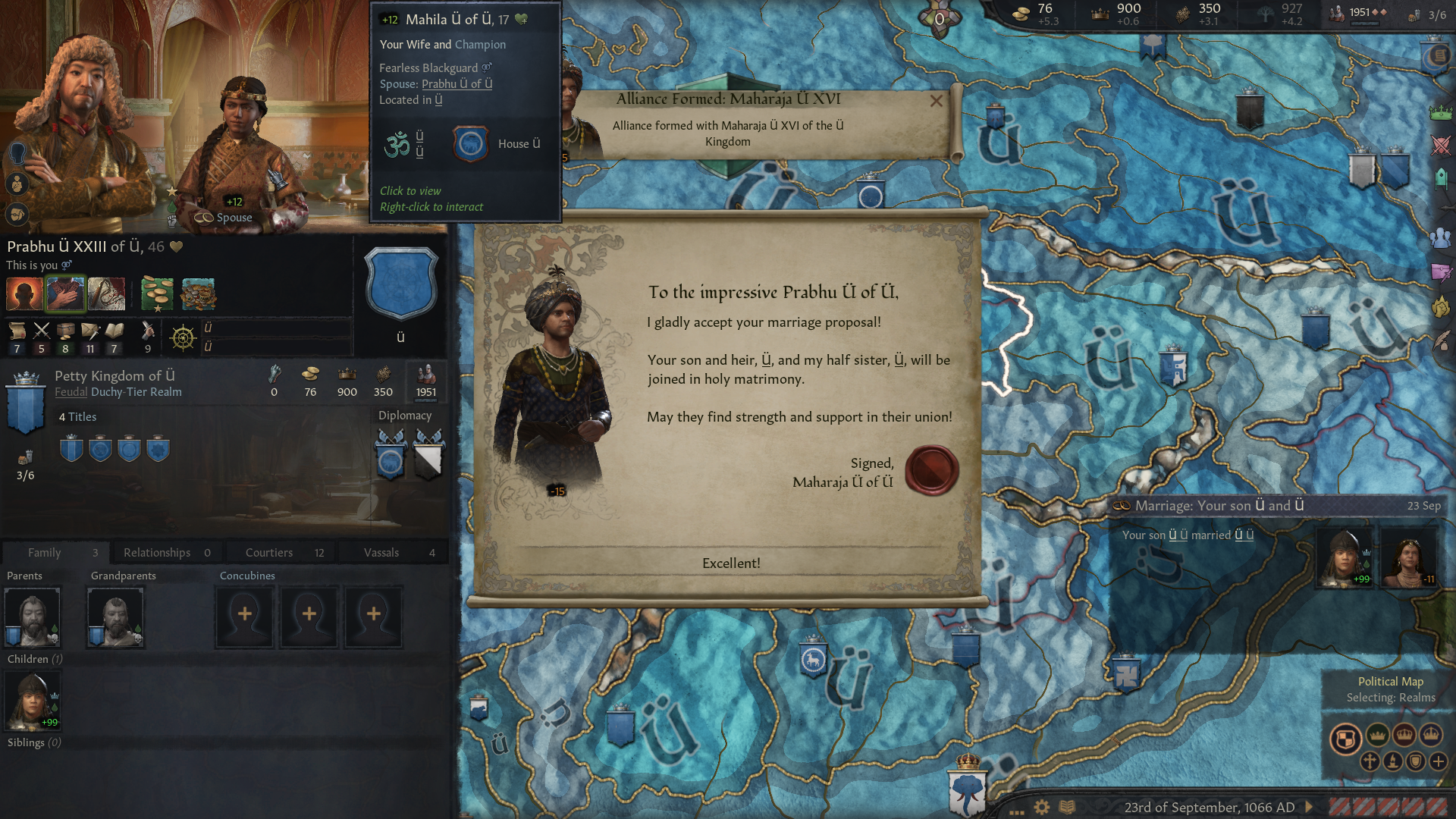This screenshot has width=1456, height=819.
Task: Click the Feudal government link
Action: [71, 392]
